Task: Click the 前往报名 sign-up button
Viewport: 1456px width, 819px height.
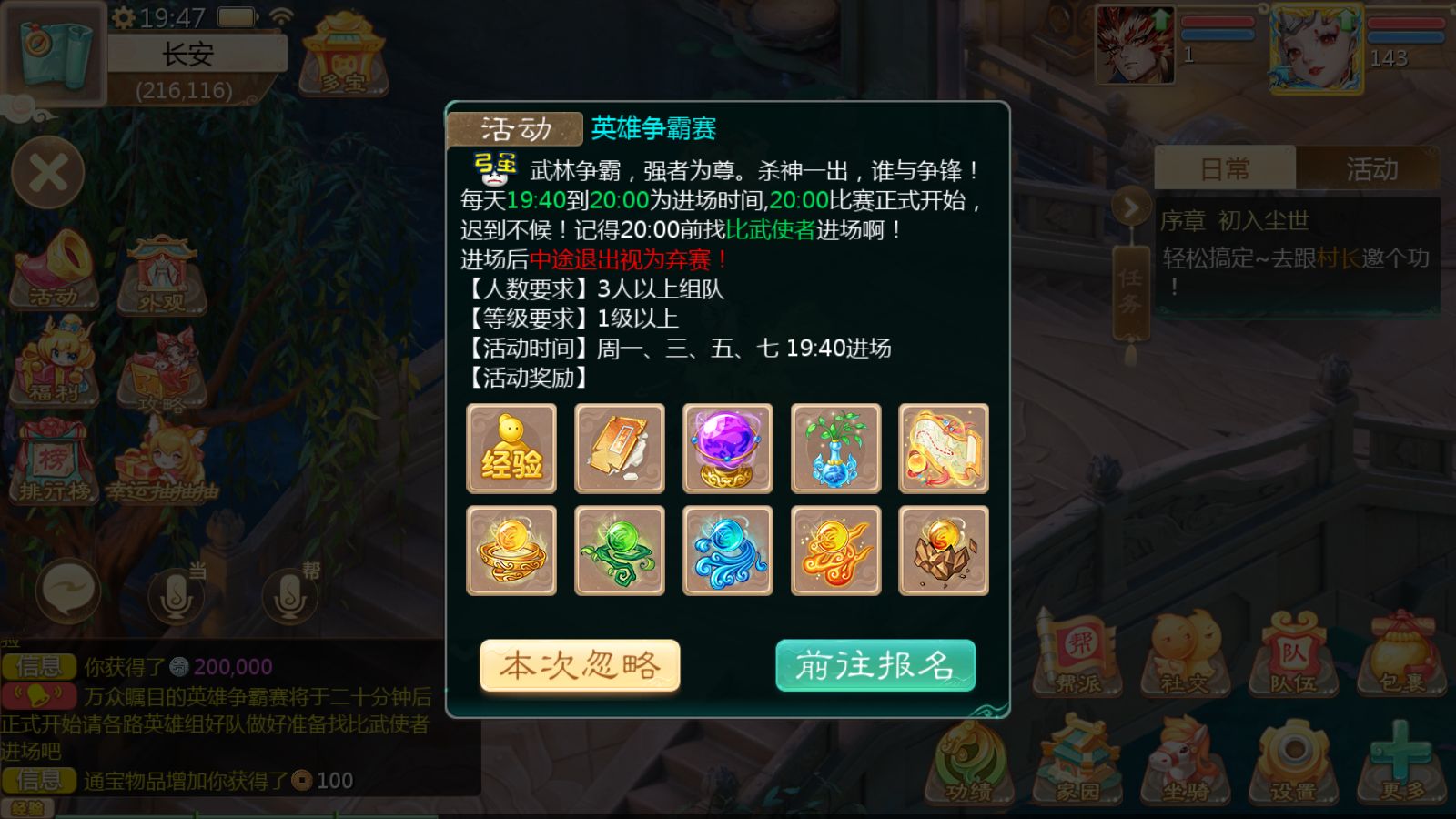Action: [875, 665]
